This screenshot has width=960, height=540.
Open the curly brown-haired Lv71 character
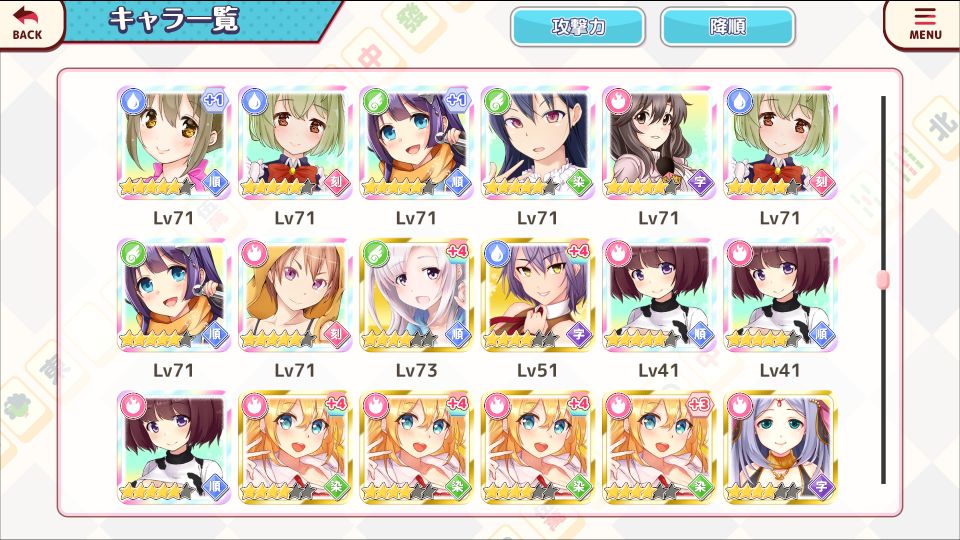(x=659, y=143)
